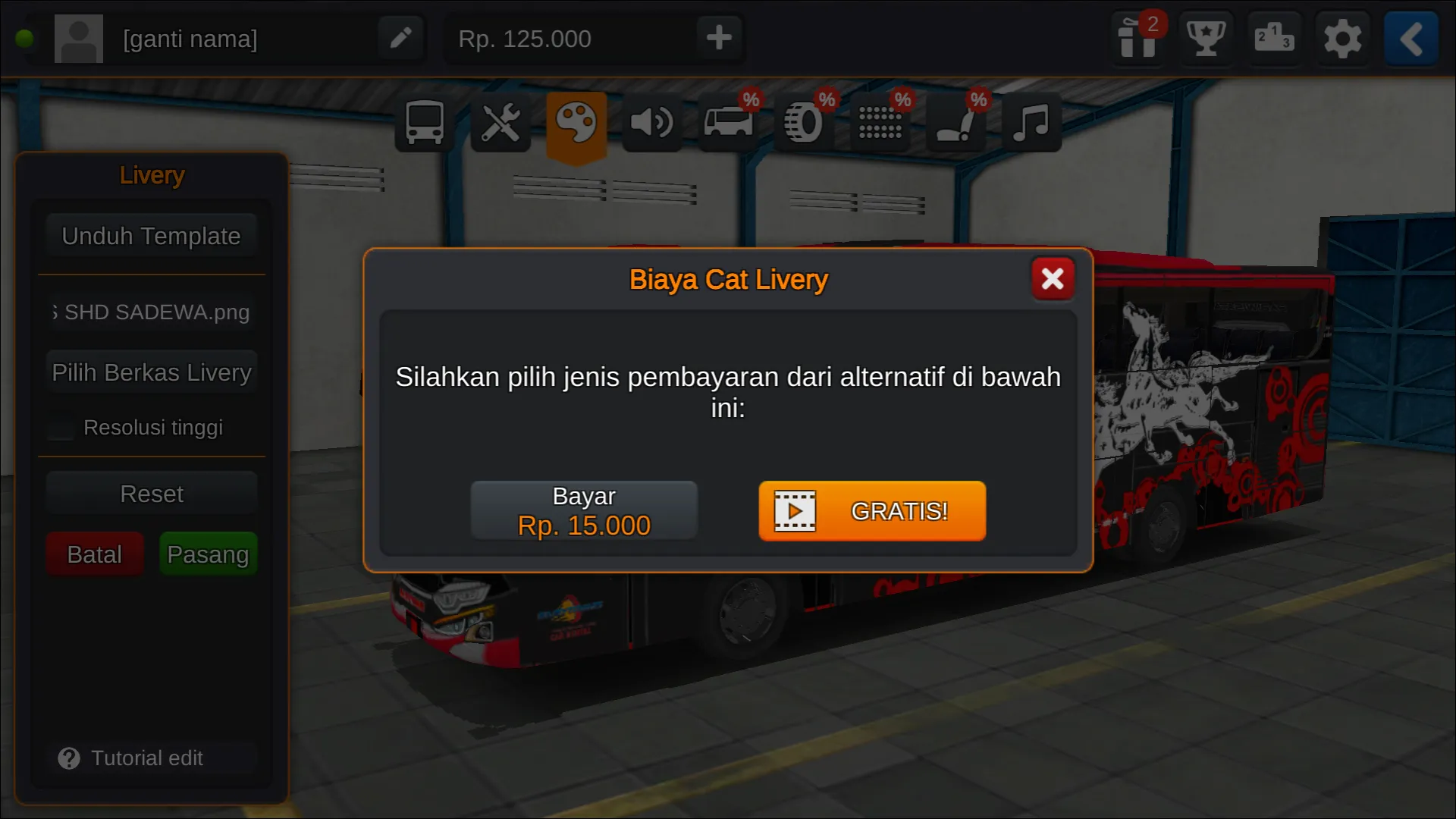The image size is (1456, 819).
Task: Choose the GRATIS! video ad option
Action: pos(872,510)
